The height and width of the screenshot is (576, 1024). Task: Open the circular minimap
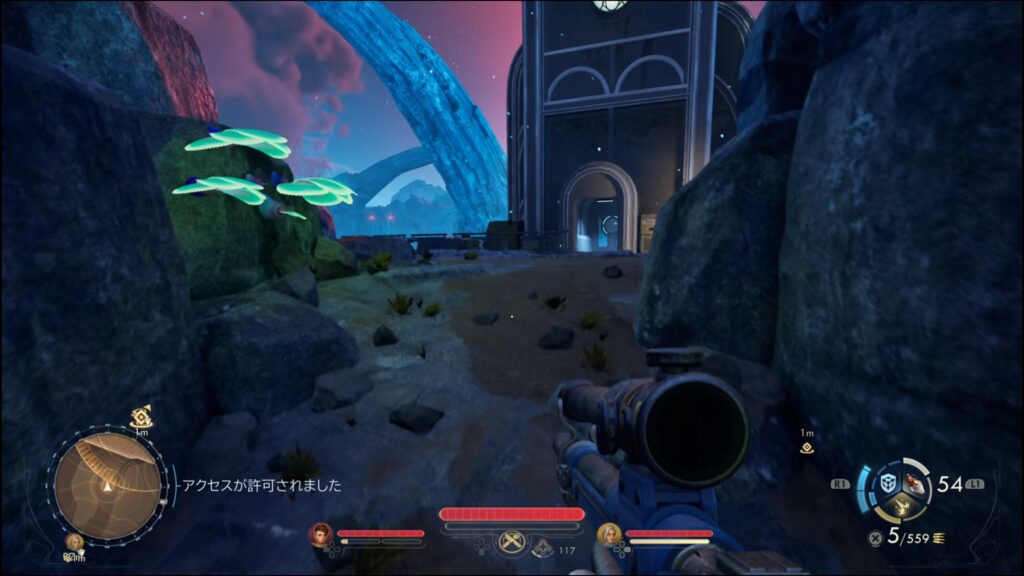pos(107,486)
